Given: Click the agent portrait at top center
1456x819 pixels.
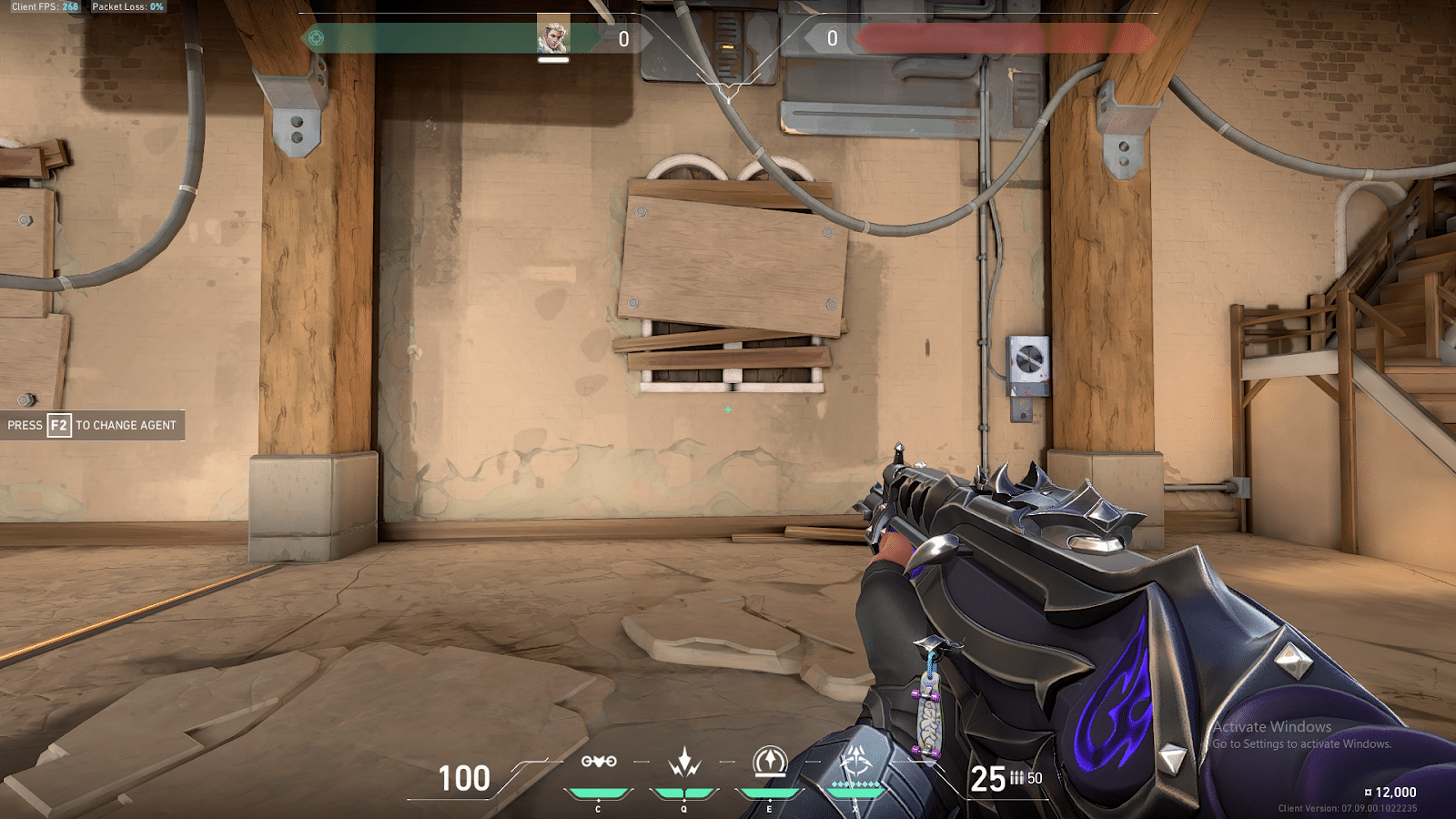Looking at the screenshot, I should 555,35.
